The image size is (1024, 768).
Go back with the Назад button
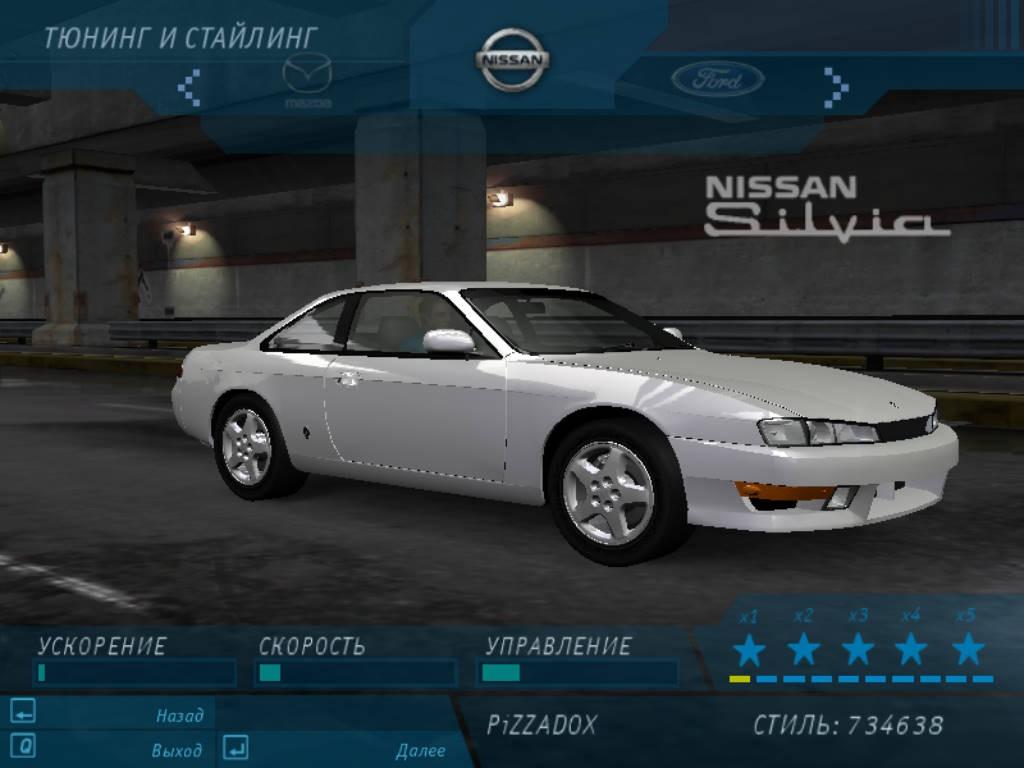tap(178, 715)
